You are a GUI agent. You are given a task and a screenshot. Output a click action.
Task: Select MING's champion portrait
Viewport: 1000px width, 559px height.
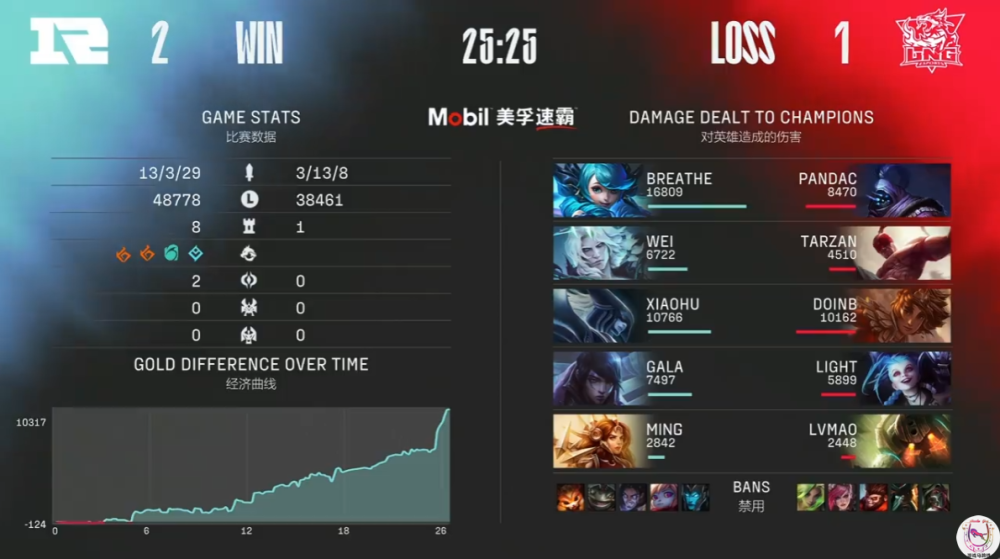point(597,441)
